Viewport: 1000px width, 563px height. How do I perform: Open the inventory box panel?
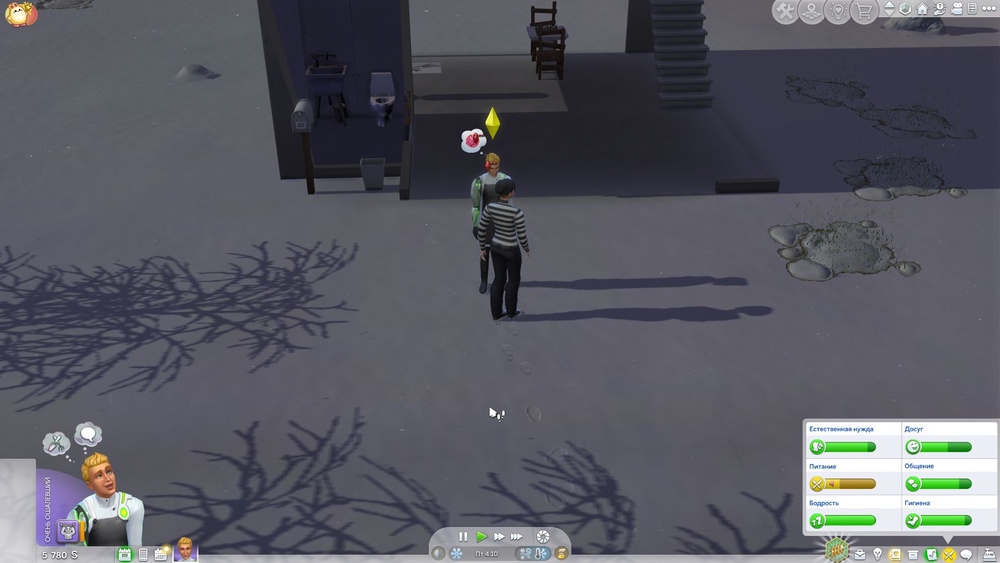912,554
